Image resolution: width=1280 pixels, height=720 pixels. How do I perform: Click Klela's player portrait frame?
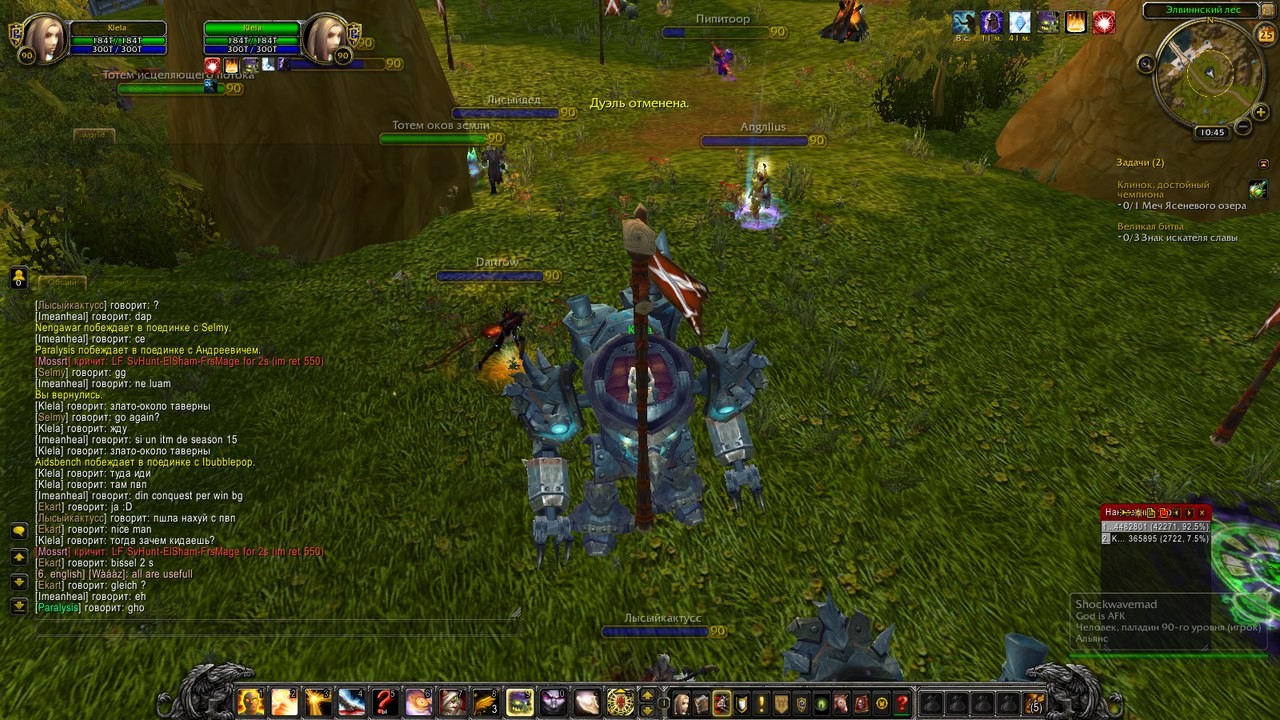pyautogui.click(x=42, y=40)
